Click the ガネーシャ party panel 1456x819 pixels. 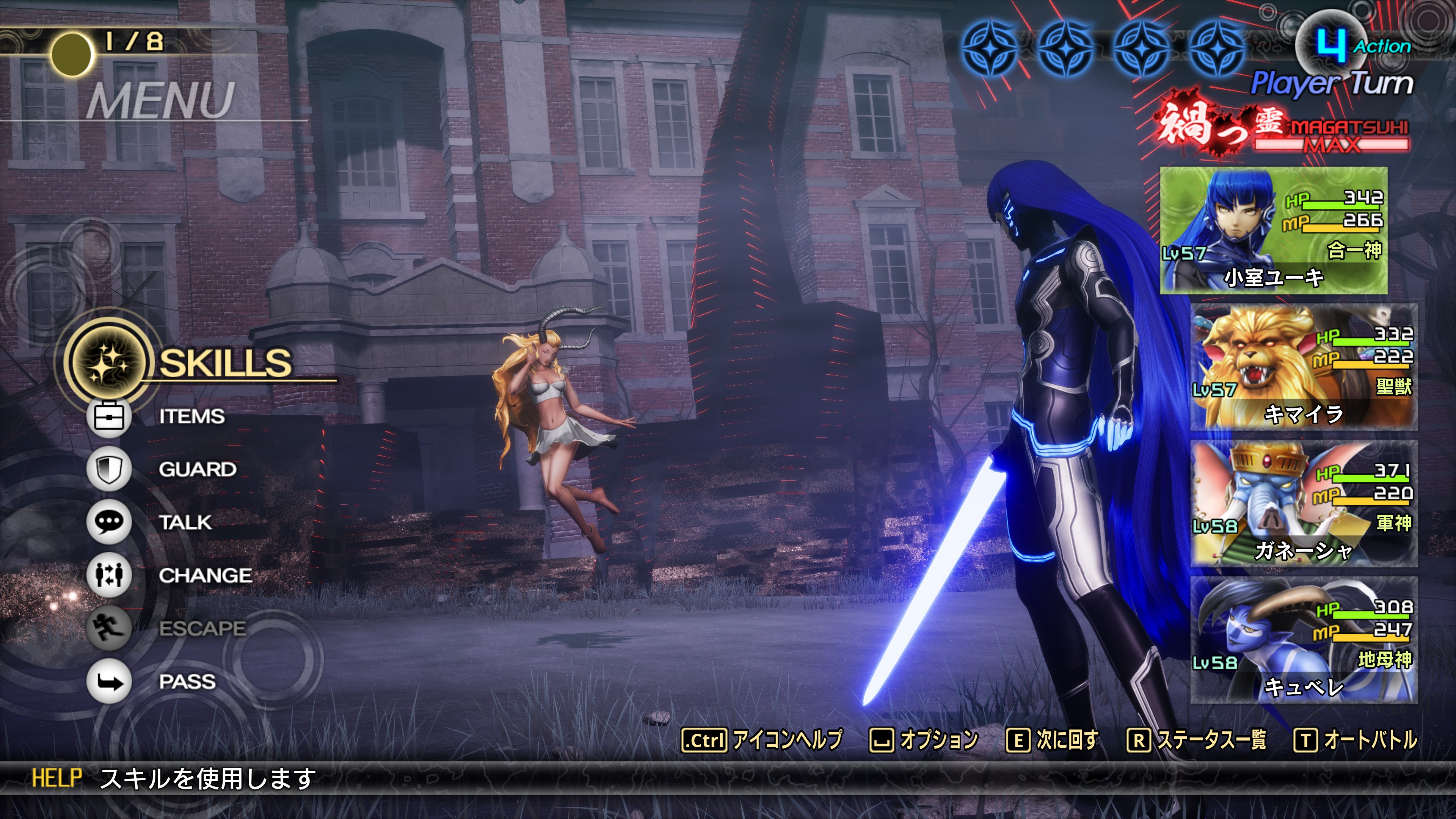click(1304, 504)
